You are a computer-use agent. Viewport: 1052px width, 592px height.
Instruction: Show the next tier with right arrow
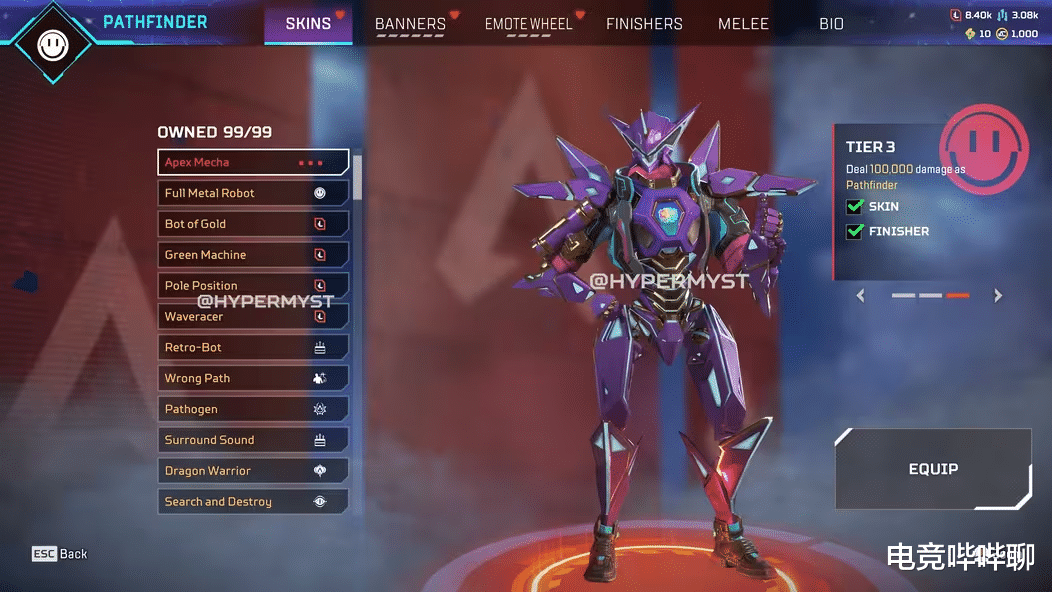[x=997, y=296]
